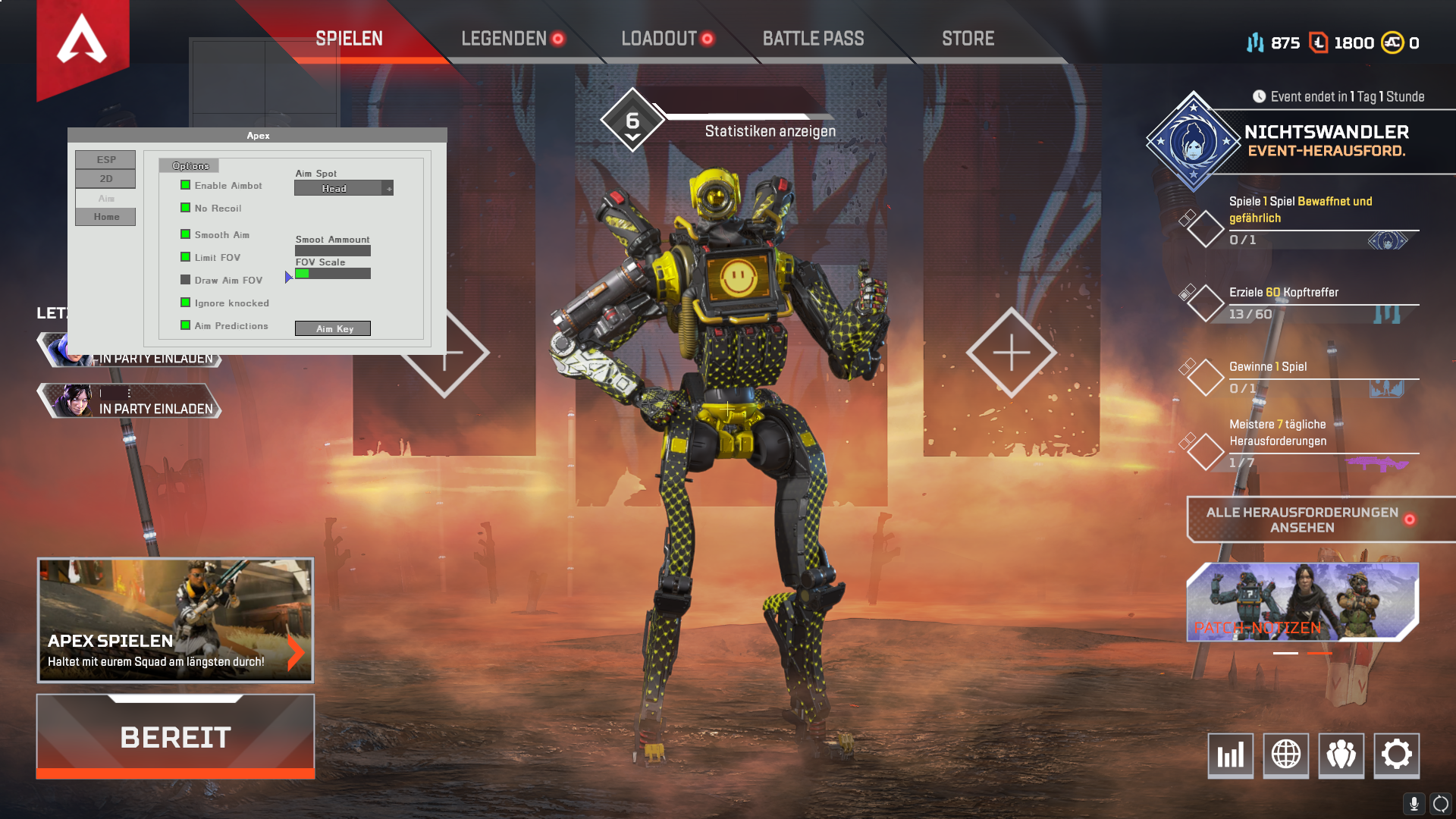This screenshot has width=1456, height=819.
Task: Click the globe icon
Action: tap(1285, 755)
